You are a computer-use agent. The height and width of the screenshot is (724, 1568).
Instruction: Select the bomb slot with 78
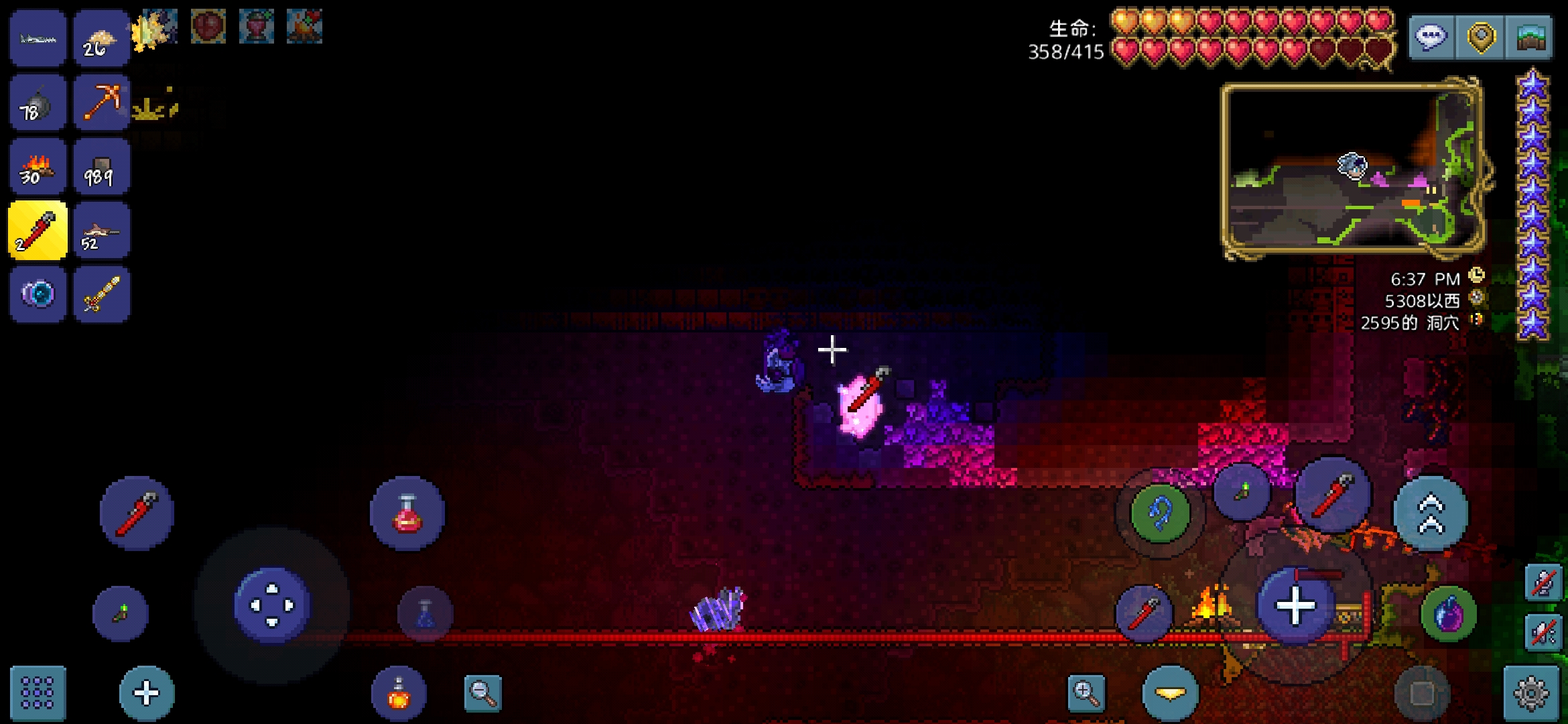pos(38,103)
